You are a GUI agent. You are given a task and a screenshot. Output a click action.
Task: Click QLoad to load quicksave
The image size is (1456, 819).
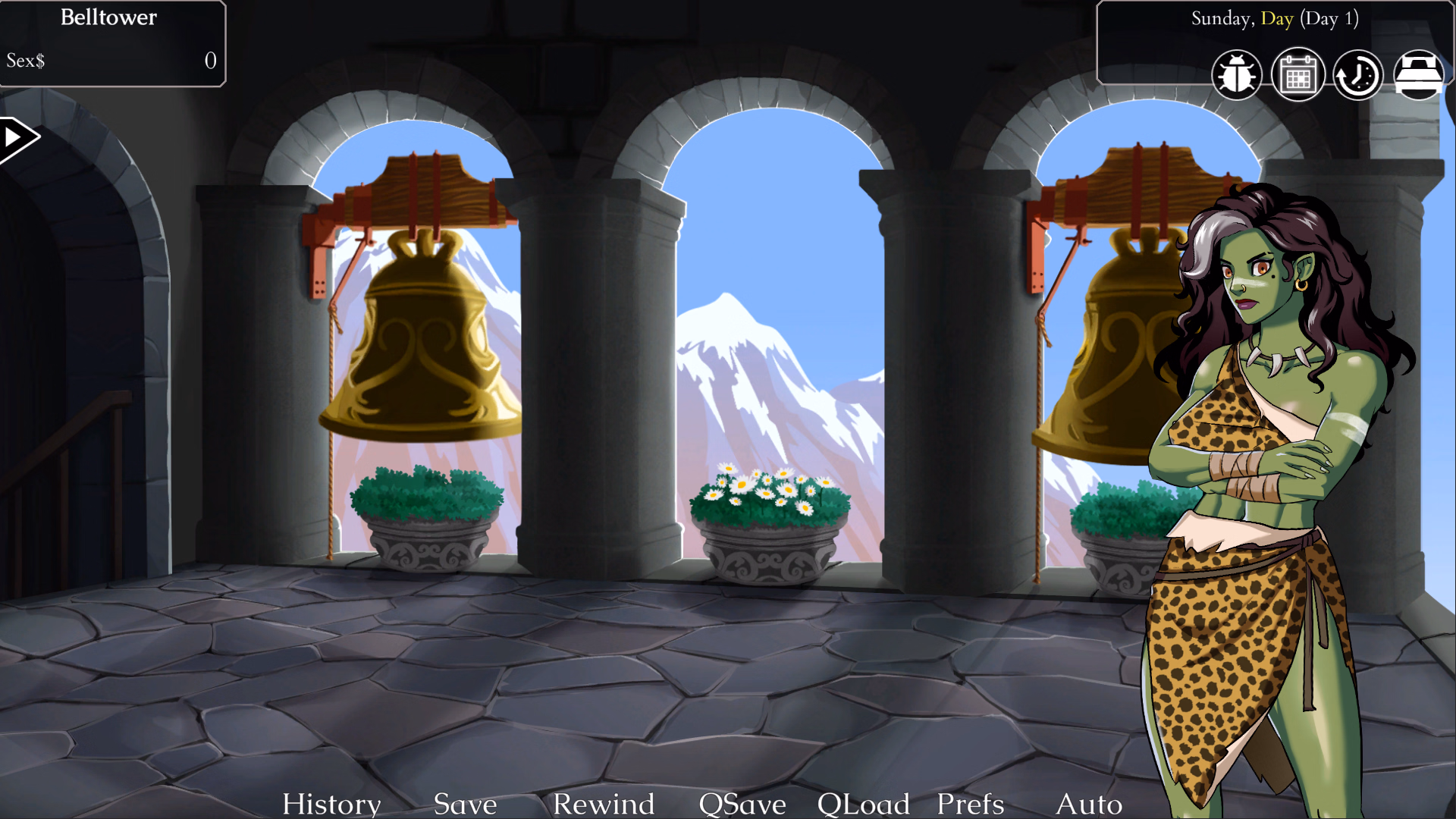[864, 804]
